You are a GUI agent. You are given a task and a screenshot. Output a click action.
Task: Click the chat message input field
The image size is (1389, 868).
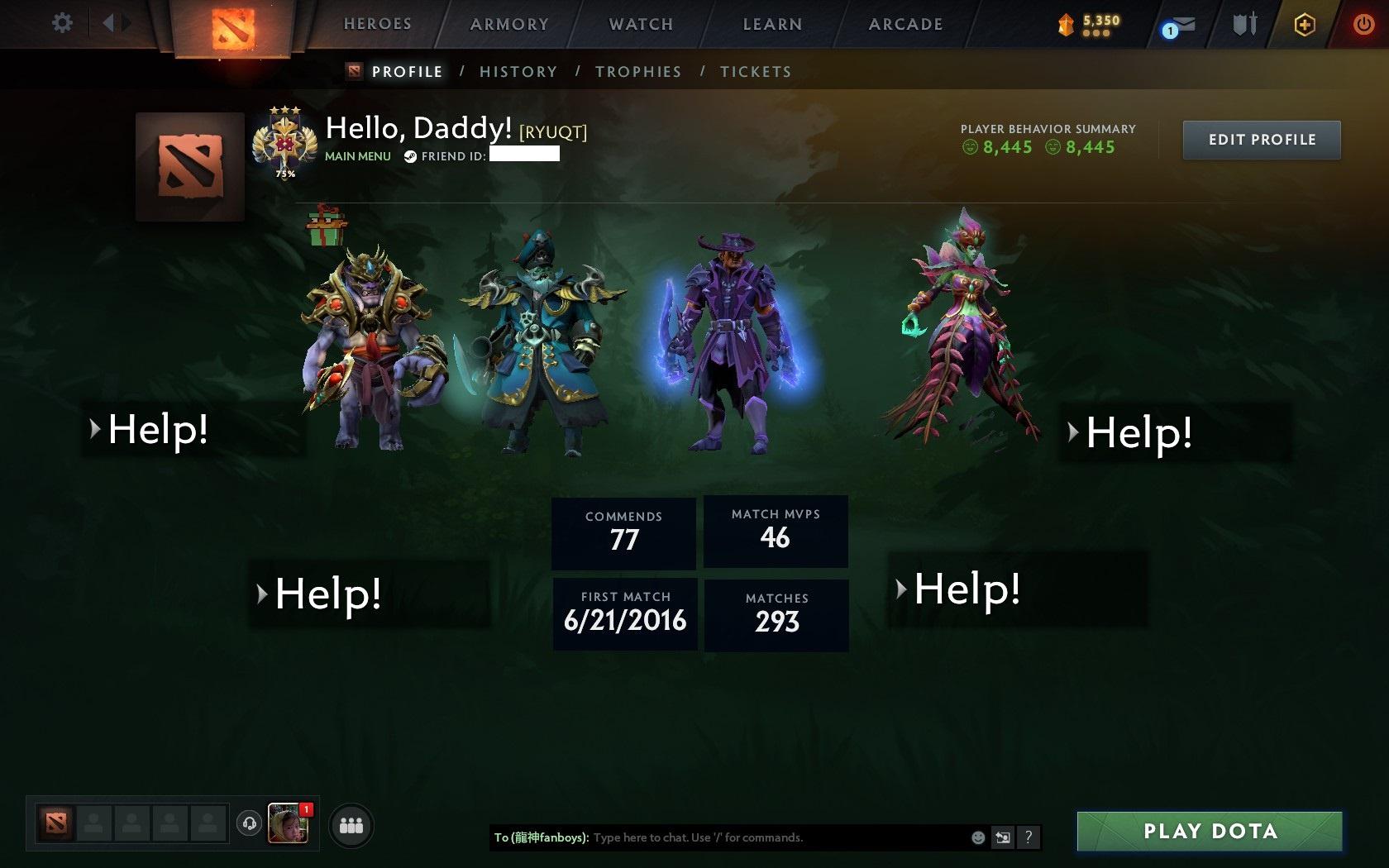click(x=744, y=837)
